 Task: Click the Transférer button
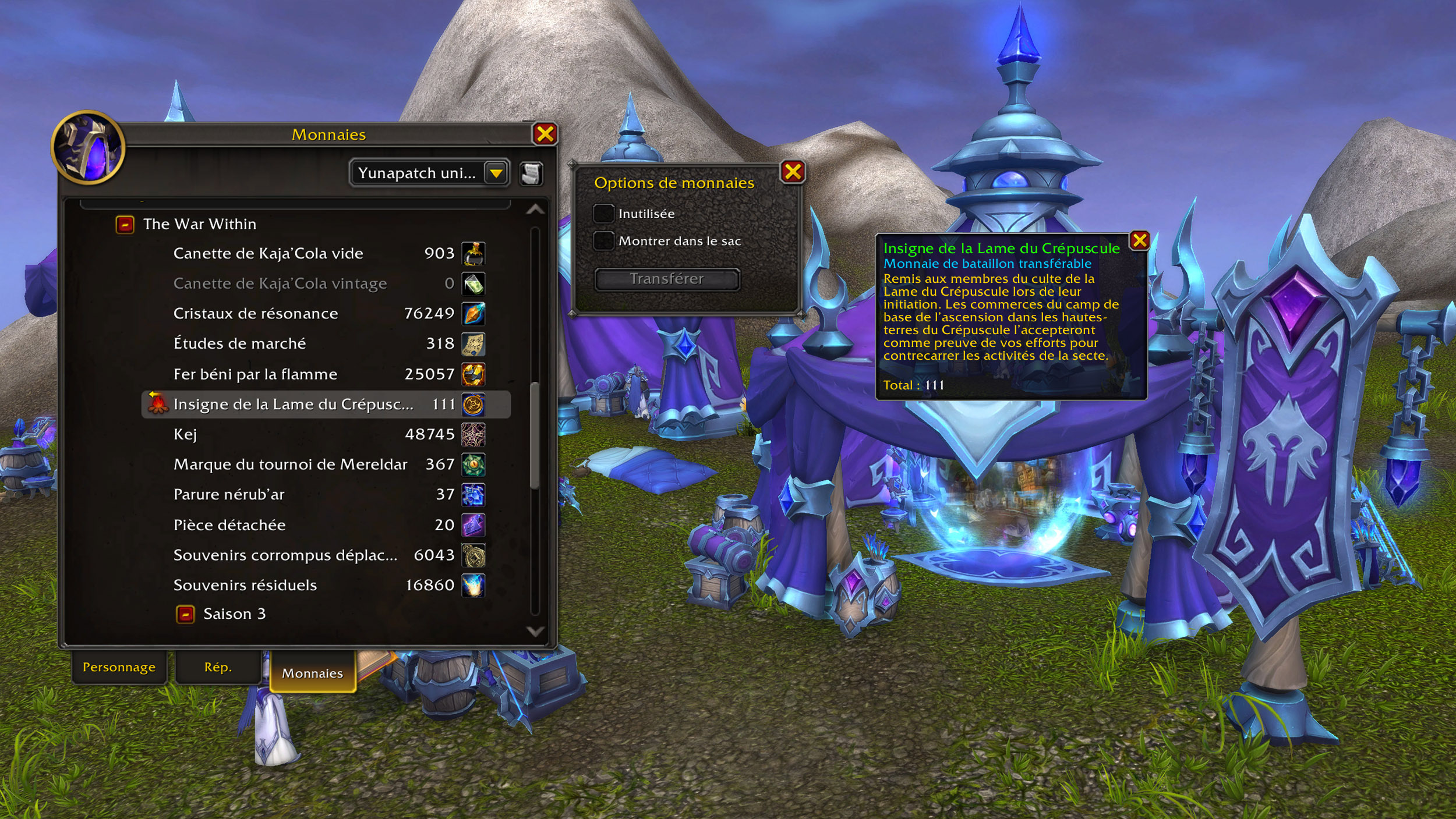[x=667, y=279]
